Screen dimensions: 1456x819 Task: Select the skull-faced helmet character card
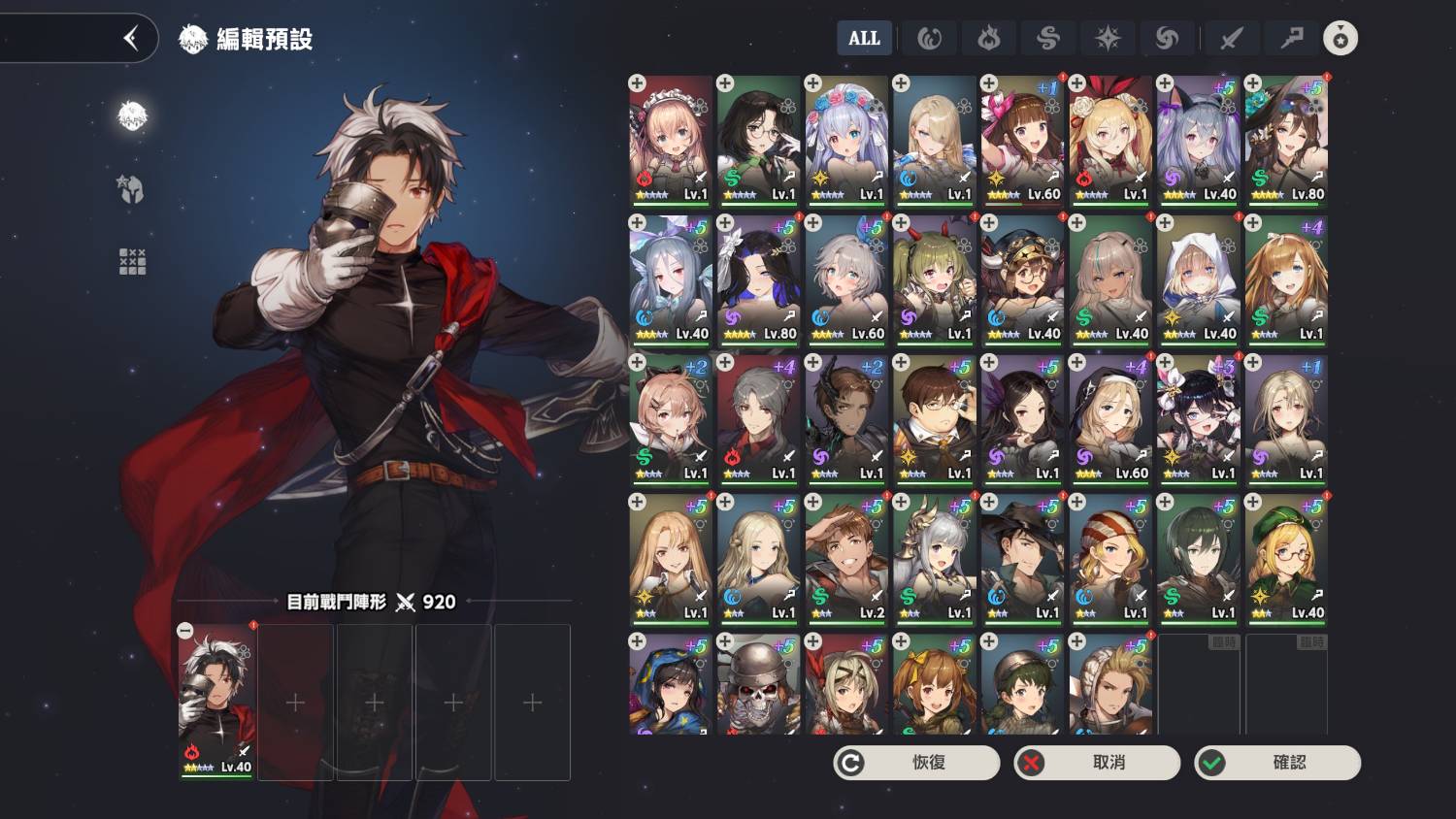click(x=758, y=683)
